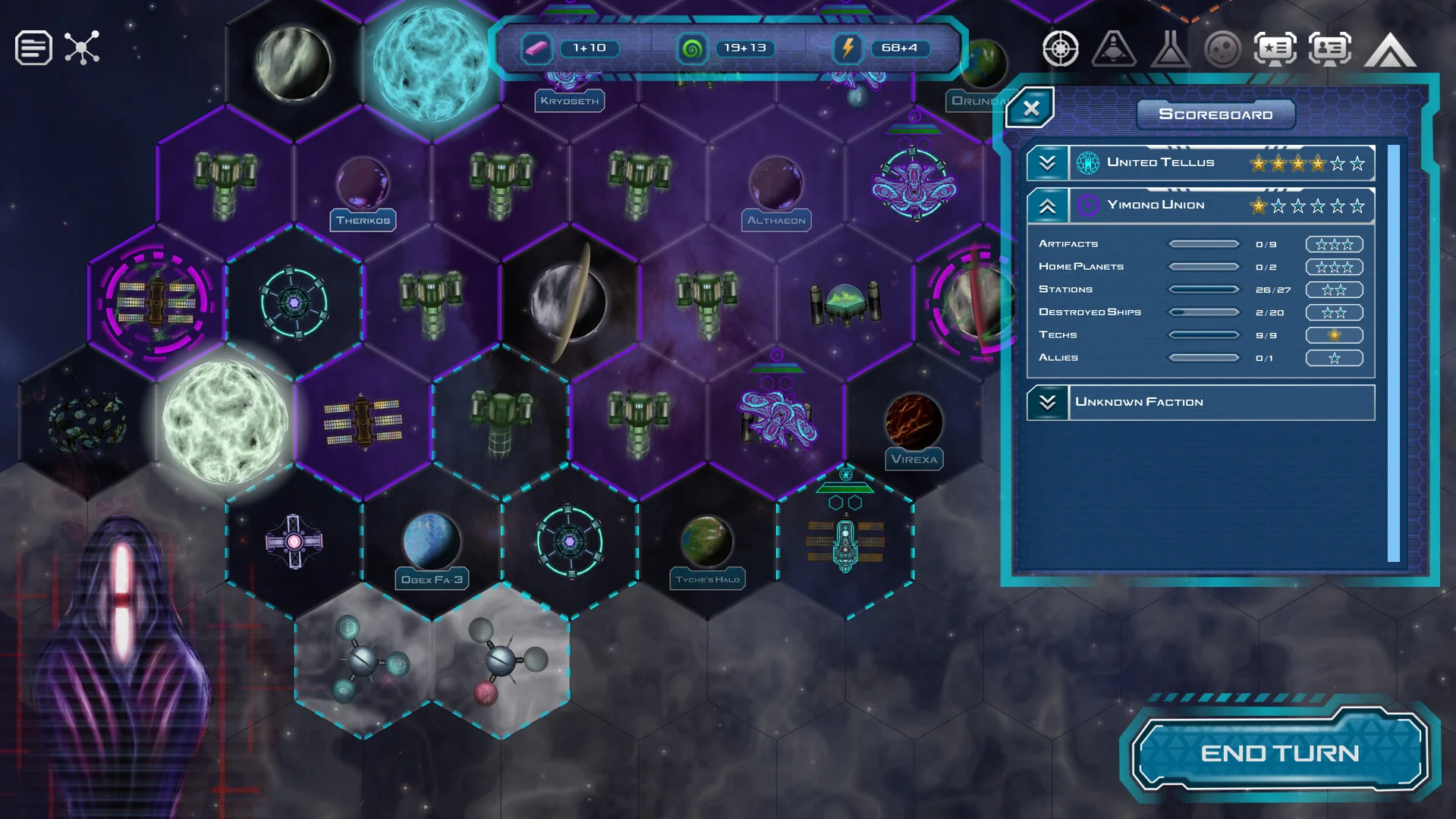Viewport: 1456px width, 819px height.
Task: Select the Virexa planet tile
Action: (x=914, y=423)
